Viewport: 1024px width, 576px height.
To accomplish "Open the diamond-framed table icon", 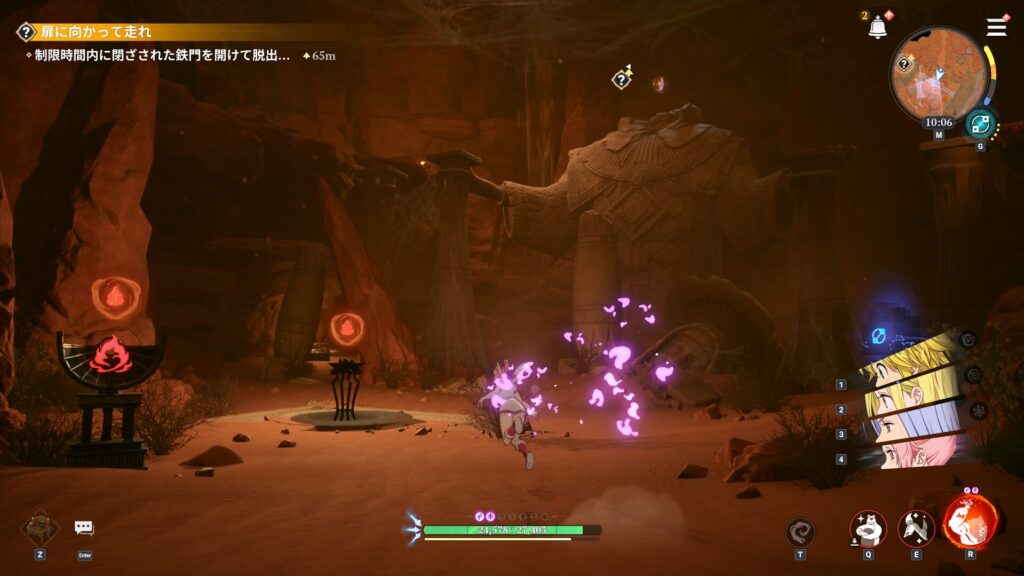I will point(40,526).
